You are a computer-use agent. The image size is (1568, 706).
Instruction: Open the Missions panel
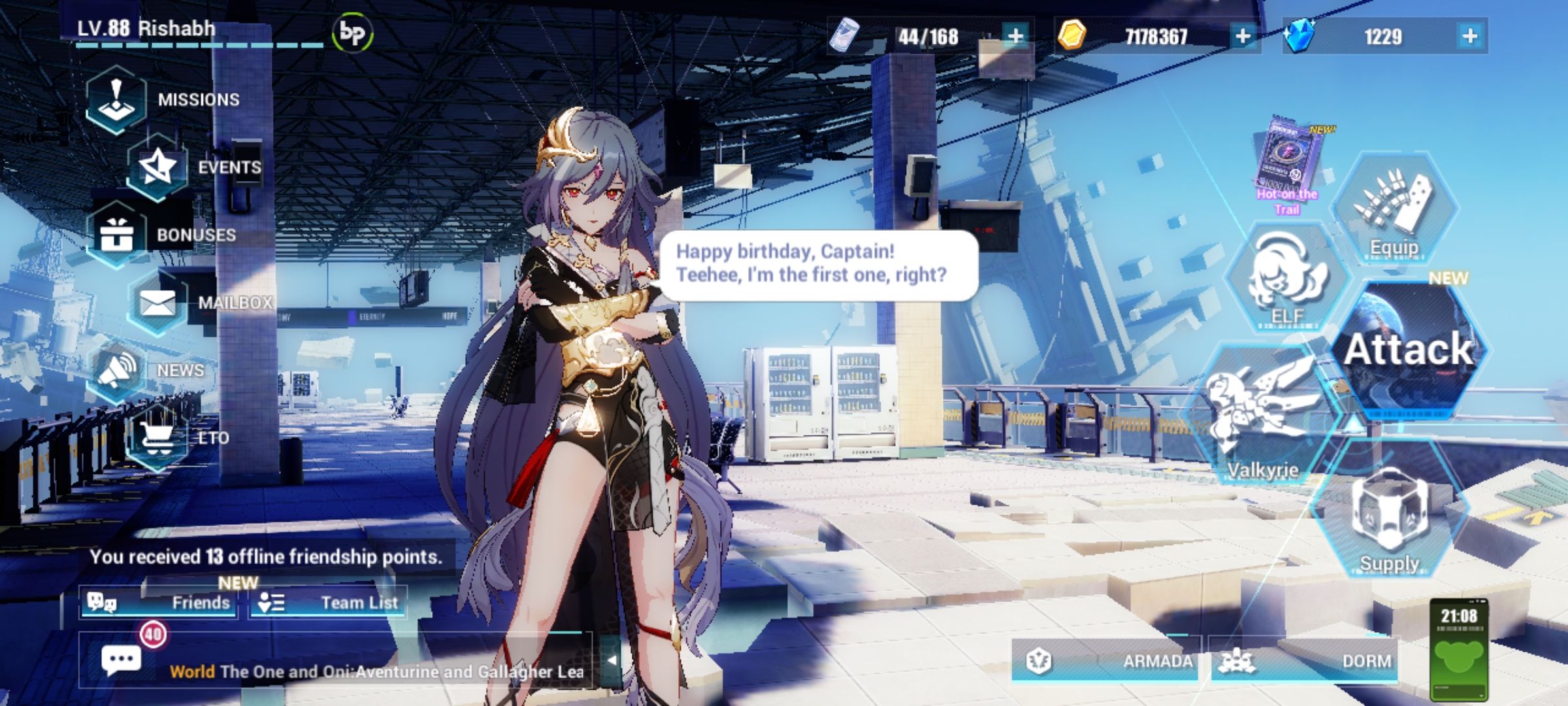point(116,99)
